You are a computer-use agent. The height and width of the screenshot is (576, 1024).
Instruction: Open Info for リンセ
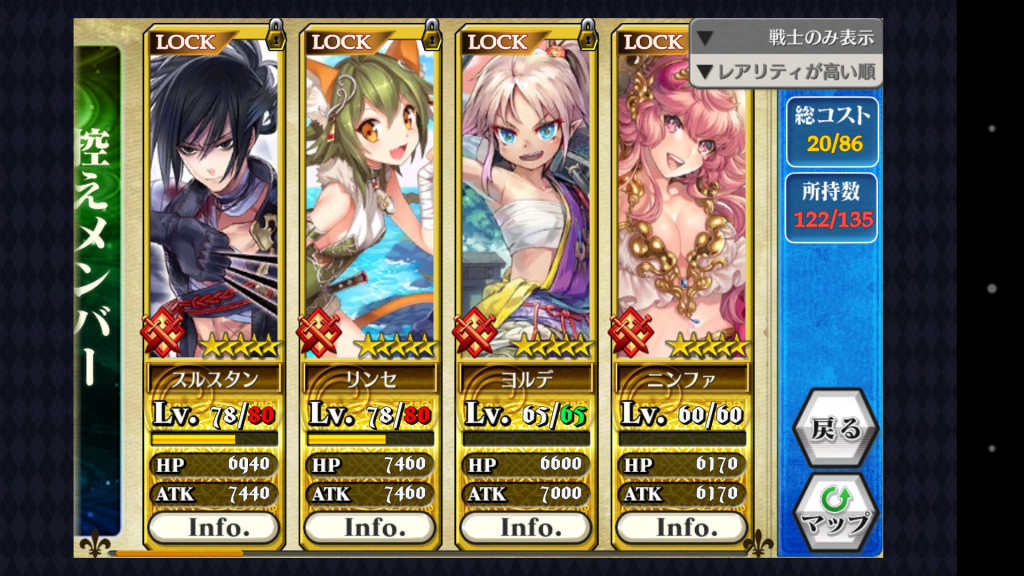(369, 527)
